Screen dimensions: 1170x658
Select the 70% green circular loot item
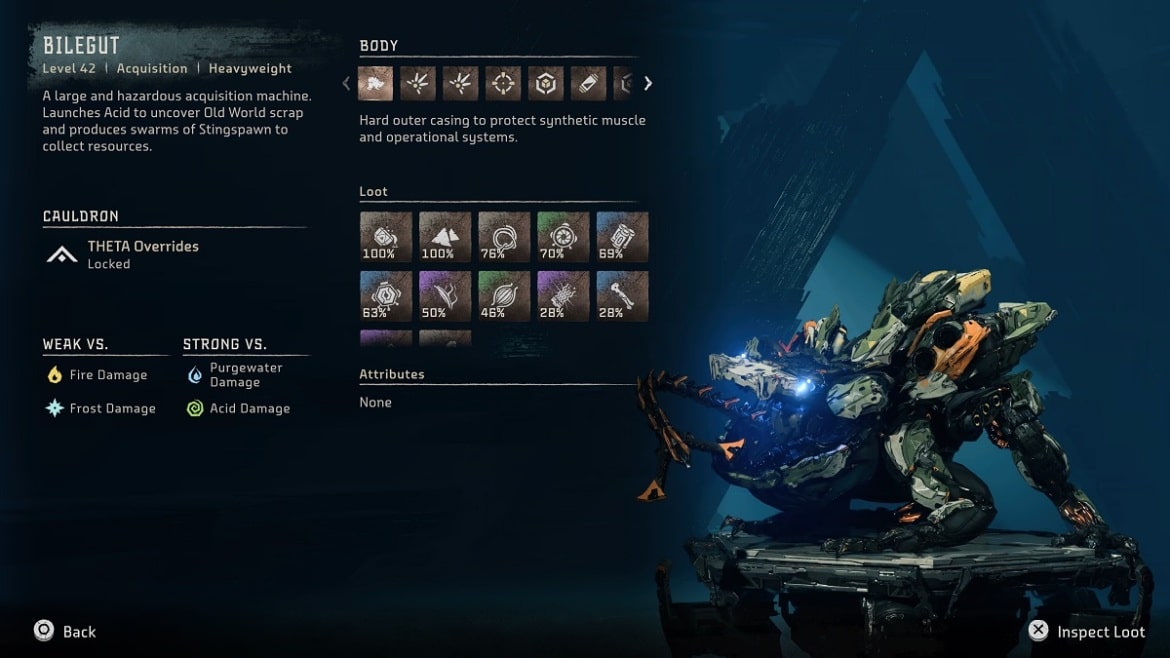click(x=563, y=237)
